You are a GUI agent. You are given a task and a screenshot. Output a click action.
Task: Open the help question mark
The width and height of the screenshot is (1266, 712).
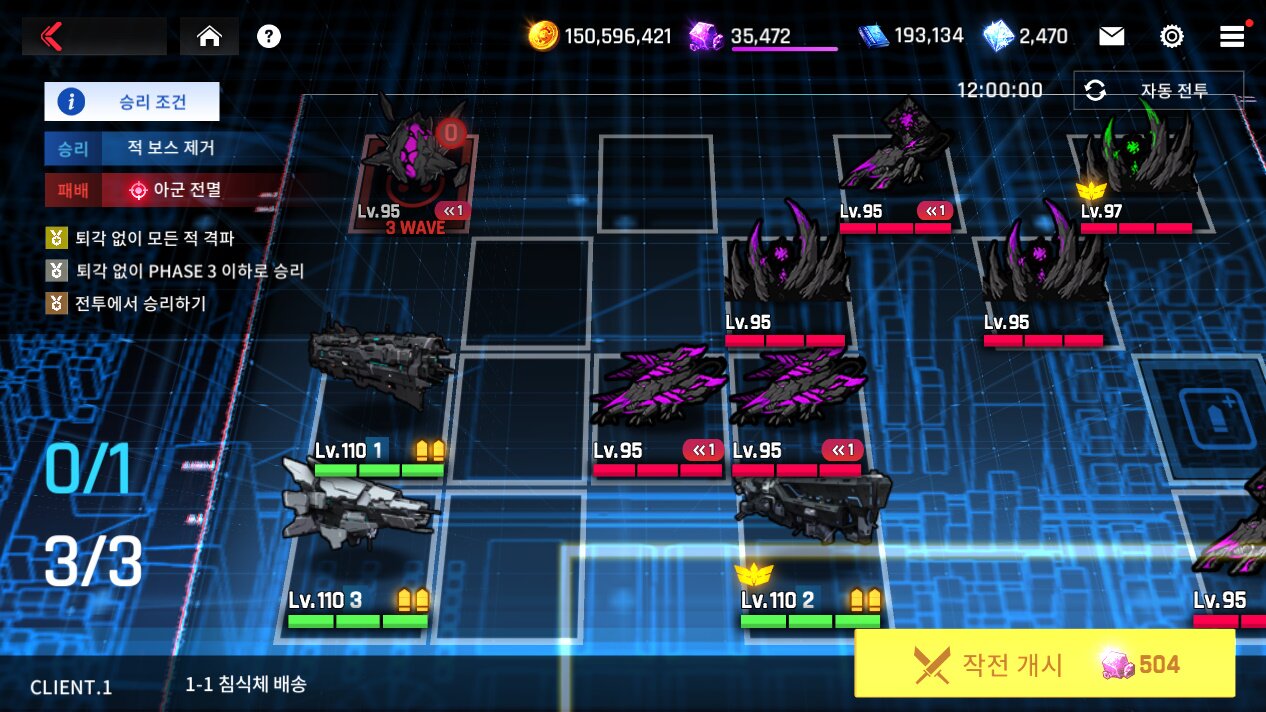tap(268, 37)
